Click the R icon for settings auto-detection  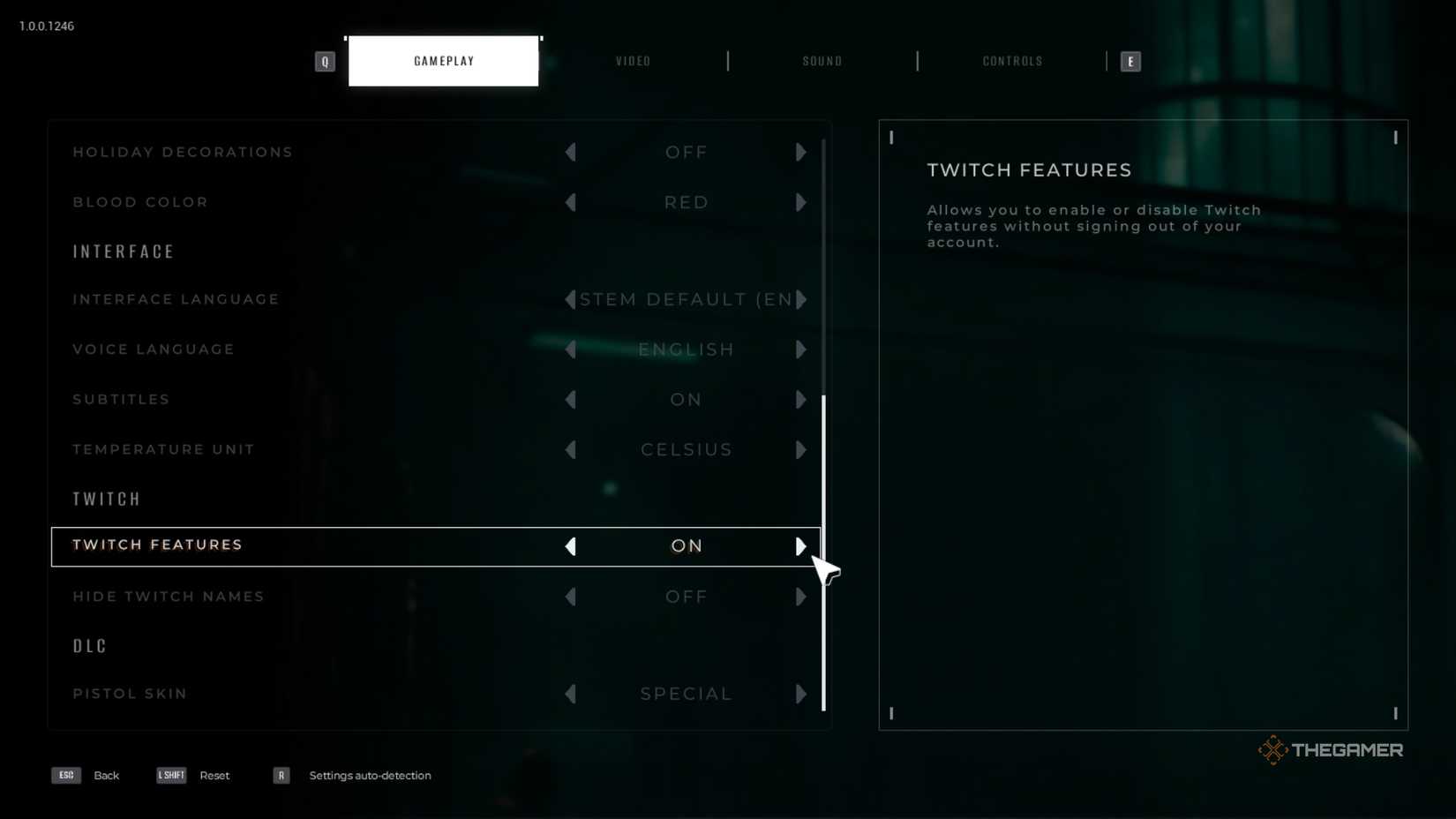[281, 775]
